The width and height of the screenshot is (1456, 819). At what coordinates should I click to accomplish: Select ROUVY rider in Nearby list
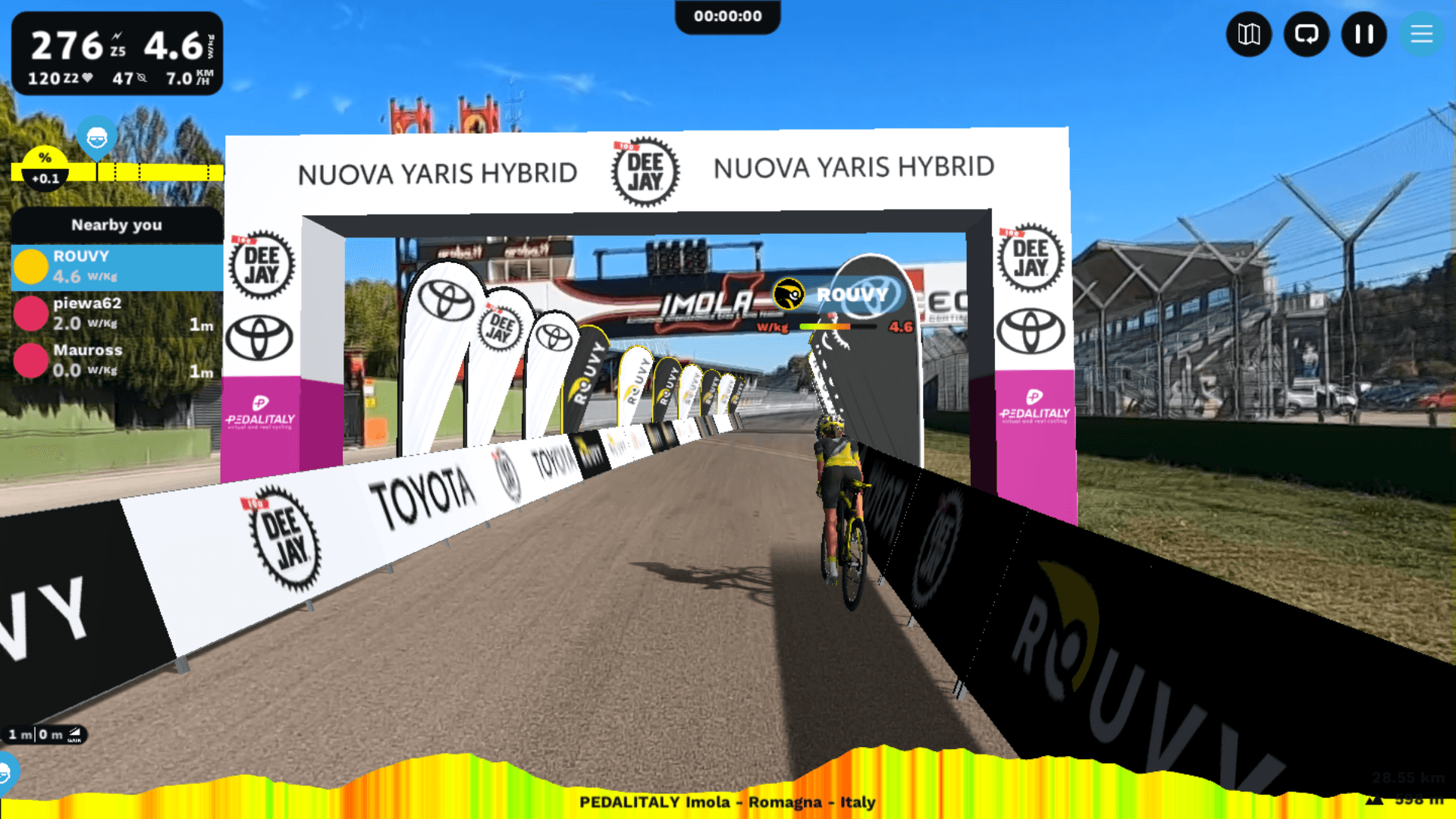(117, 267)
